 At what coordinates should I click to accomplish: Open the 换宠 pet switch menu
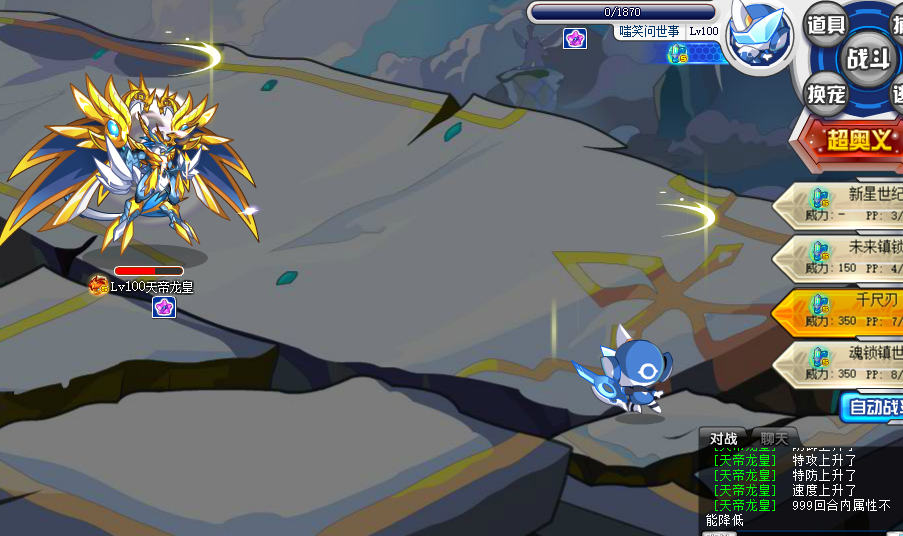pos(827,94)
